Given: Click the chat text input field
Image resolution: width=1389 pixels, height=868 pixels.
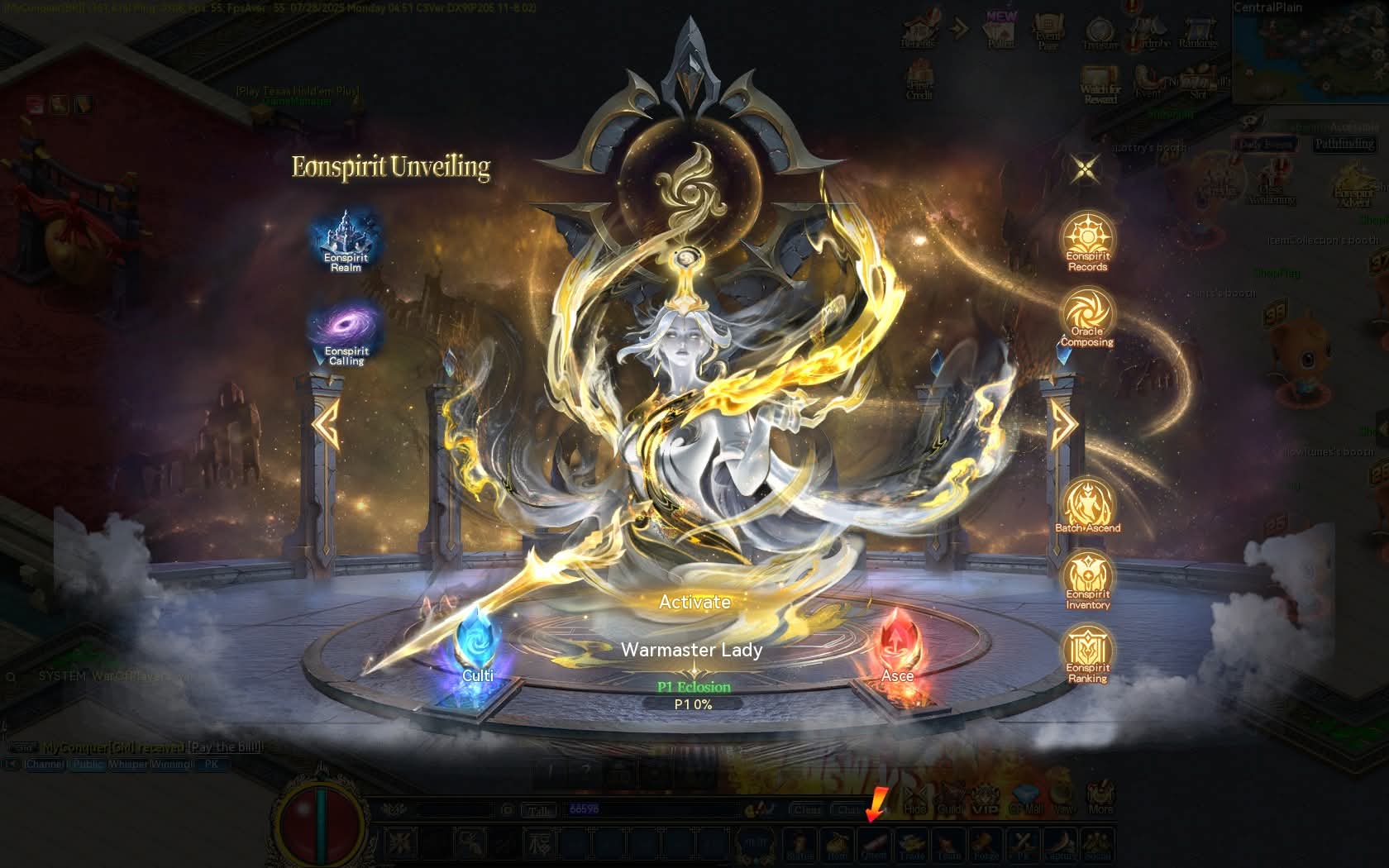Looking at the screenshot, I should [x=653, y=809].
